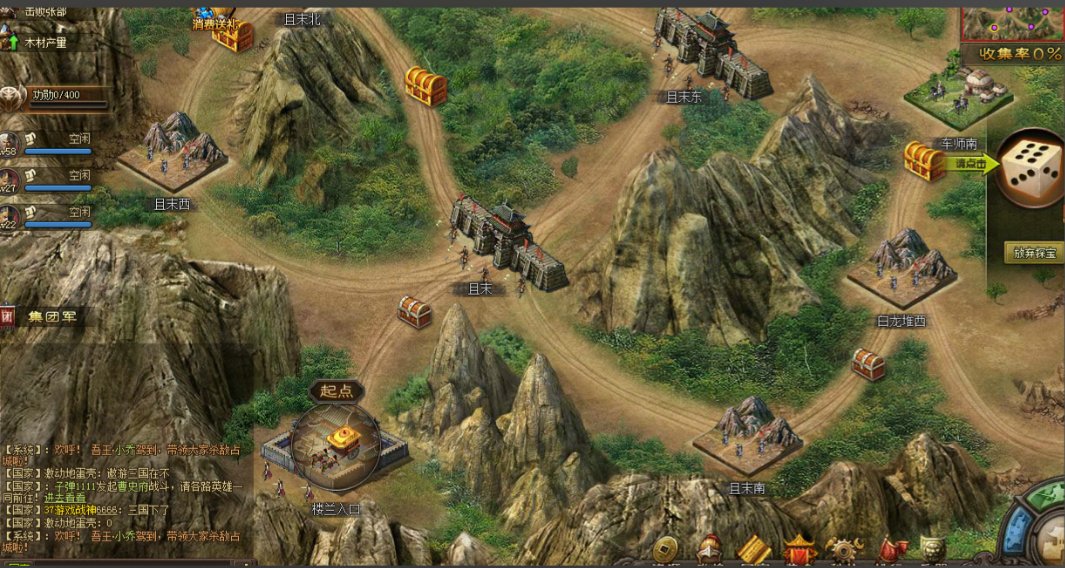The image size is (1065, 568).
Task: Open the lion shield toolbar icon
Action: point(933,550)
